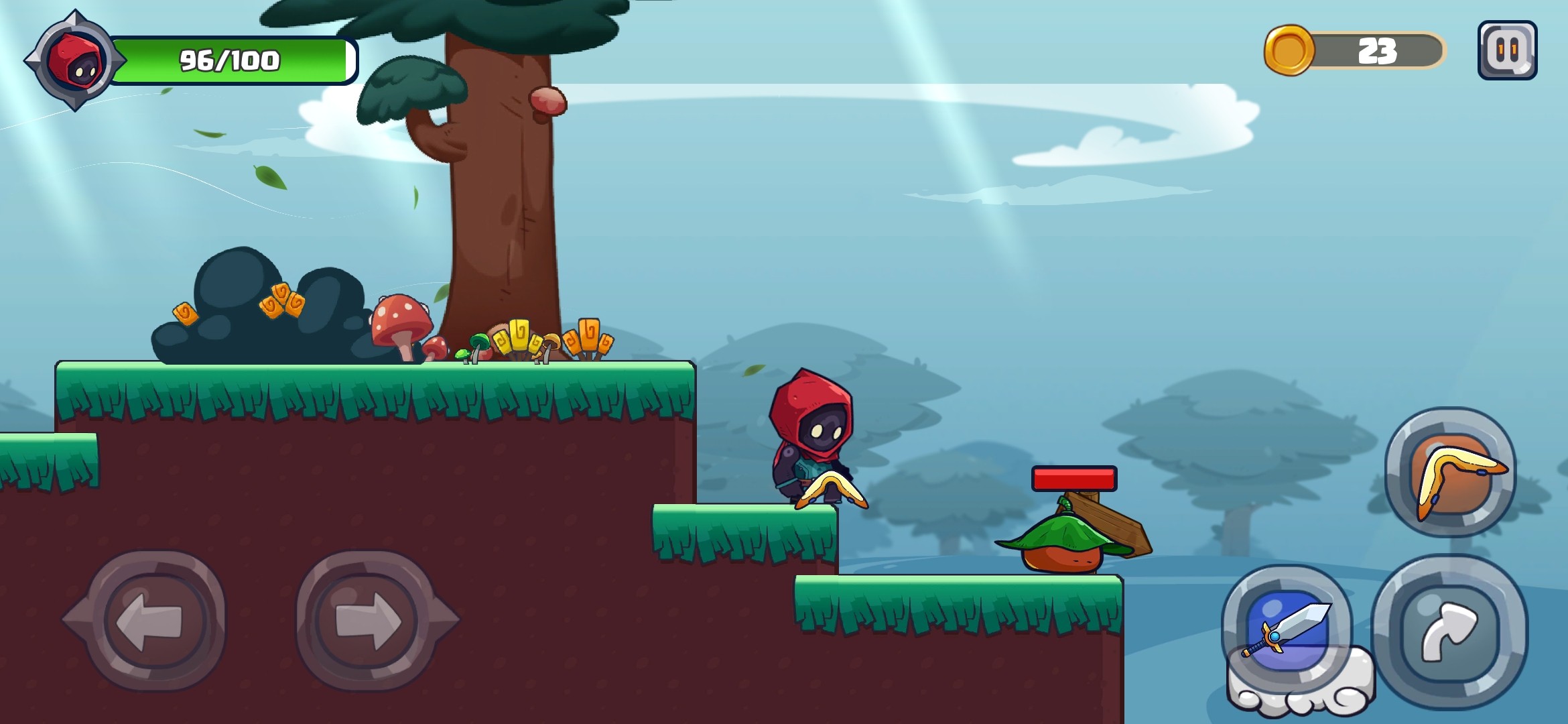Attack with the sword button
The height and width of the screenshot is (724, 1568).
pos(1287,630)
